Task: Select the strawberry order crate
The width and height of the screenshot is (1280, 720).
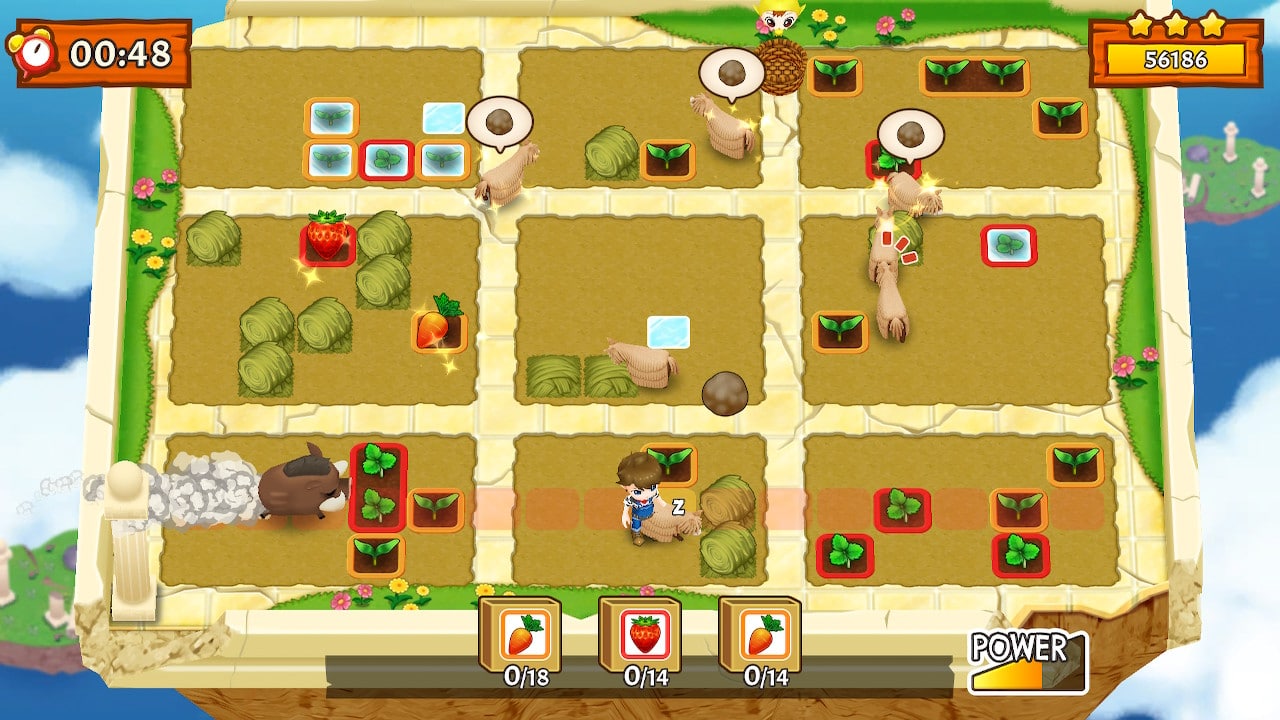Action: 640,635
